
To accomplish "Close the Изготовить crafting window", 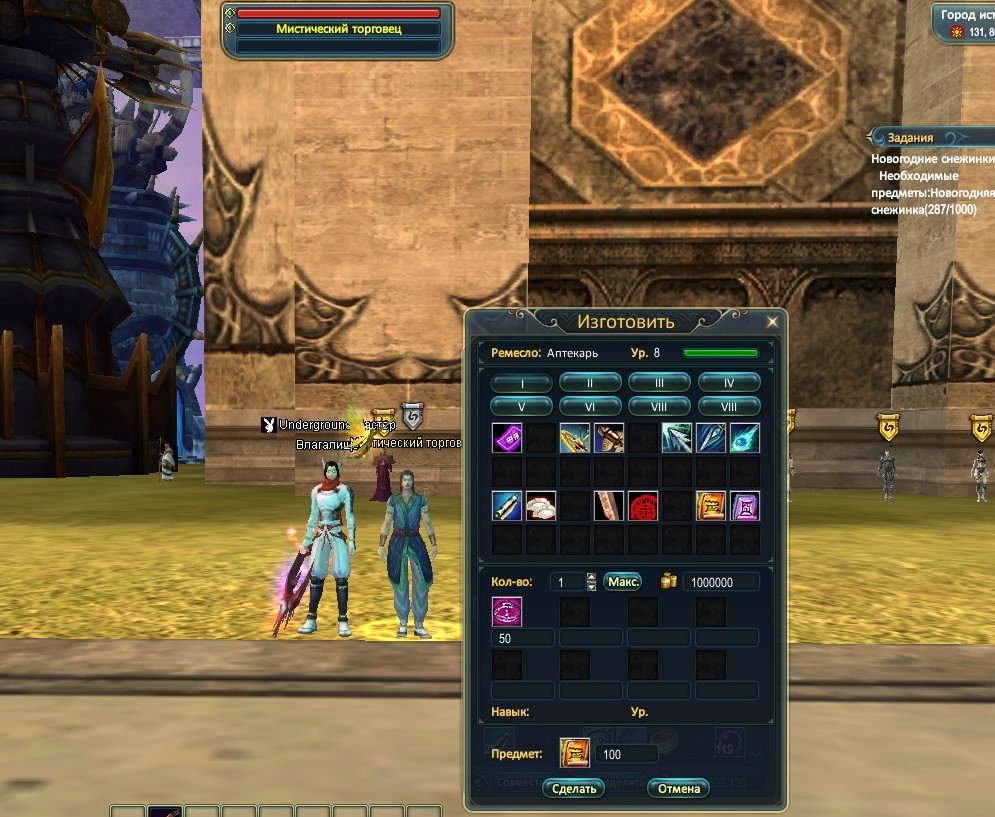I will point(772,322).
